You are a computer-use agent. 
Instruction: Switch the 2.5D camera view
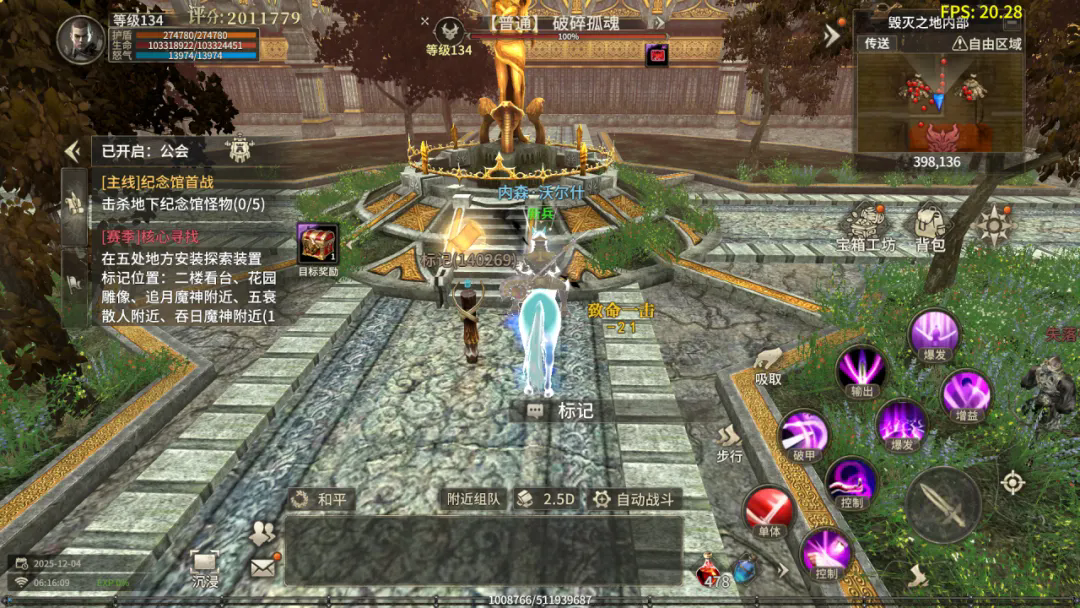pyautogui.click(x=546, y=499)
